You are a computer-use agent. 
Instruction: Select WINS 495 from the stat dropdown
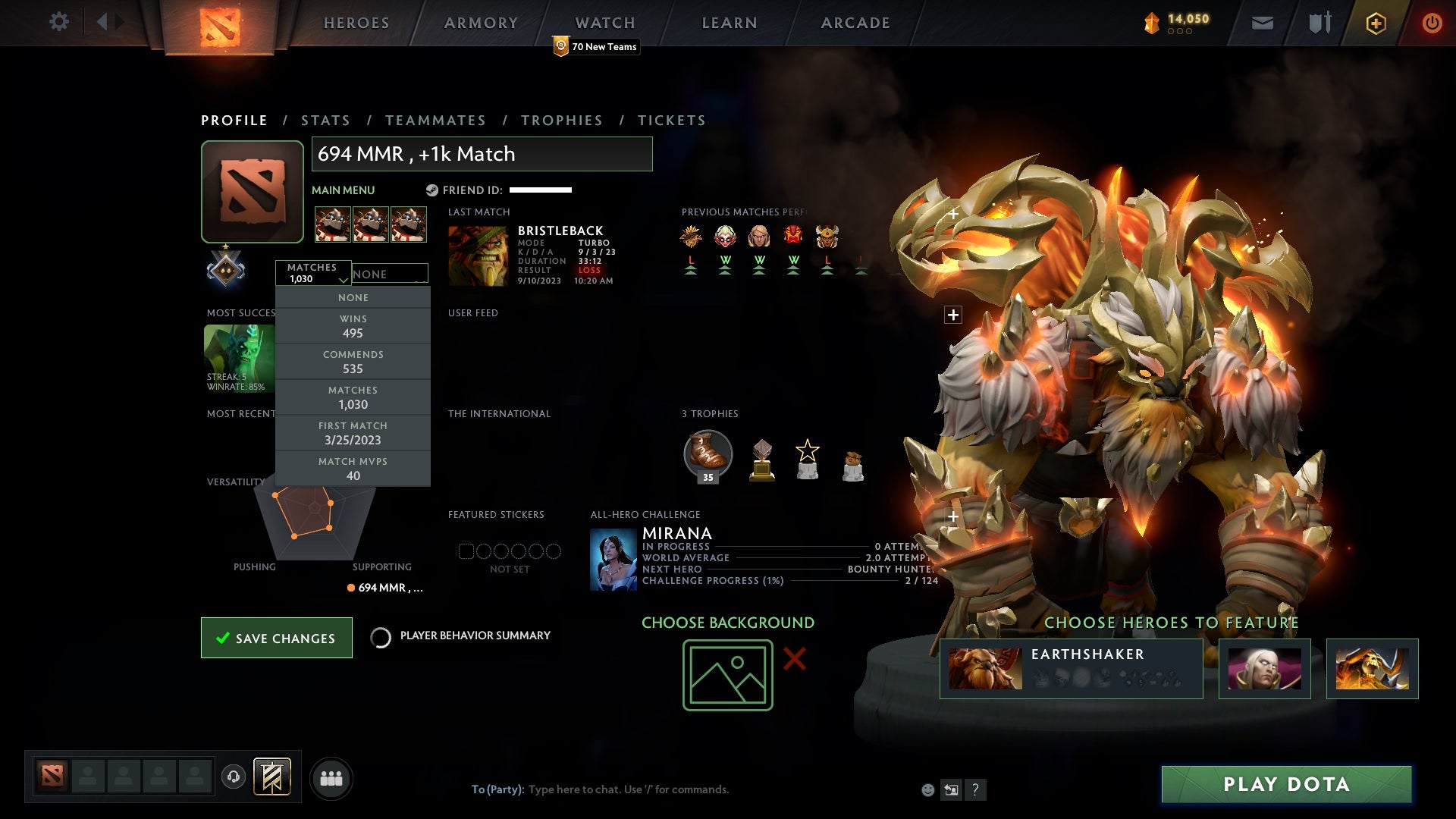(x=353, y=326)
